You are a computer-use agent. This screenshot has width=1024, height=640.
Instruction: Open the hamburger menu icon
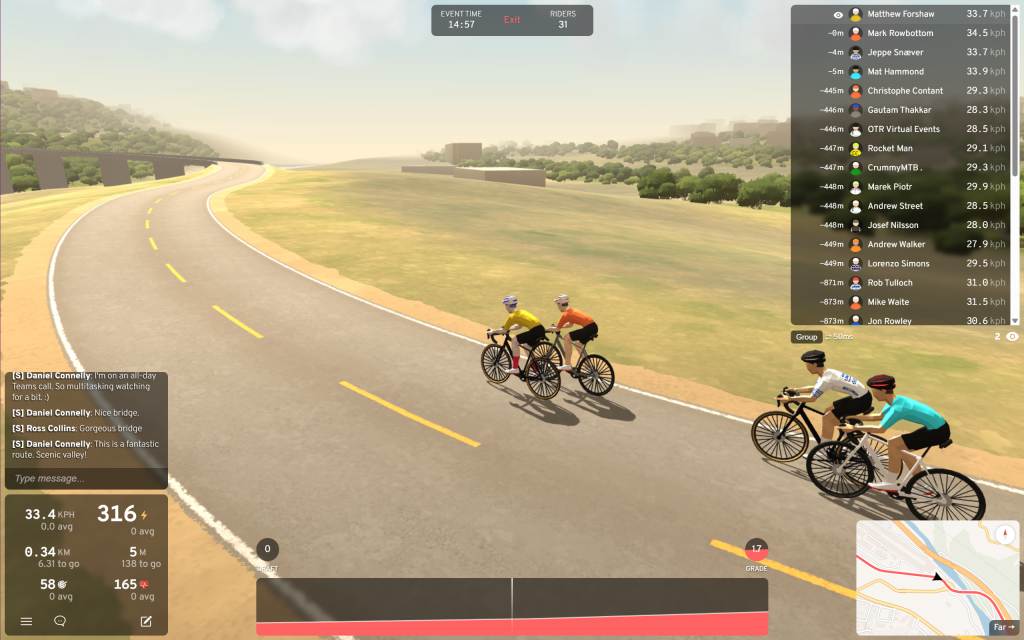click(x=27, y=621)
